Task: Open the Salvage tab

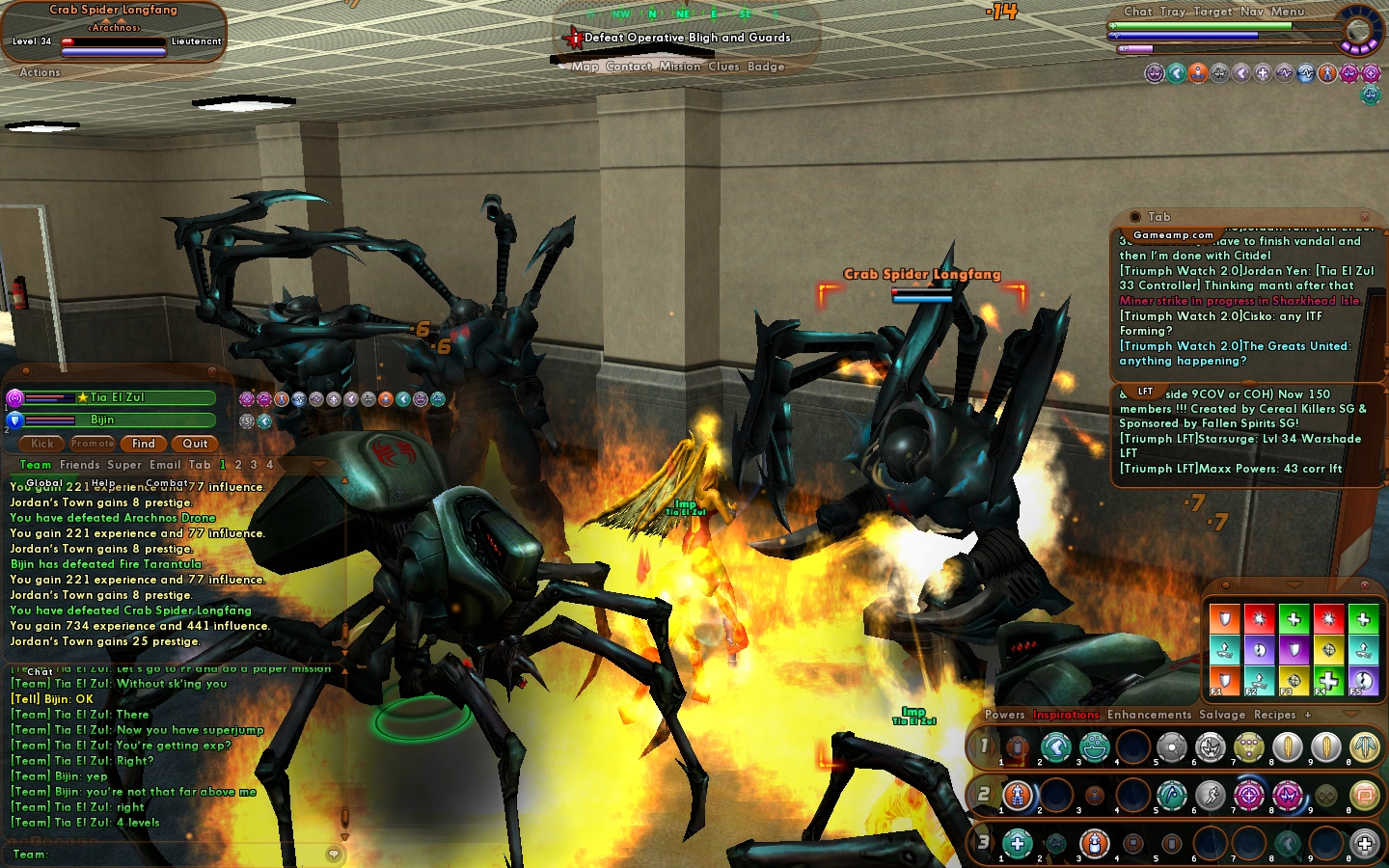Action: coord(1222,715)
